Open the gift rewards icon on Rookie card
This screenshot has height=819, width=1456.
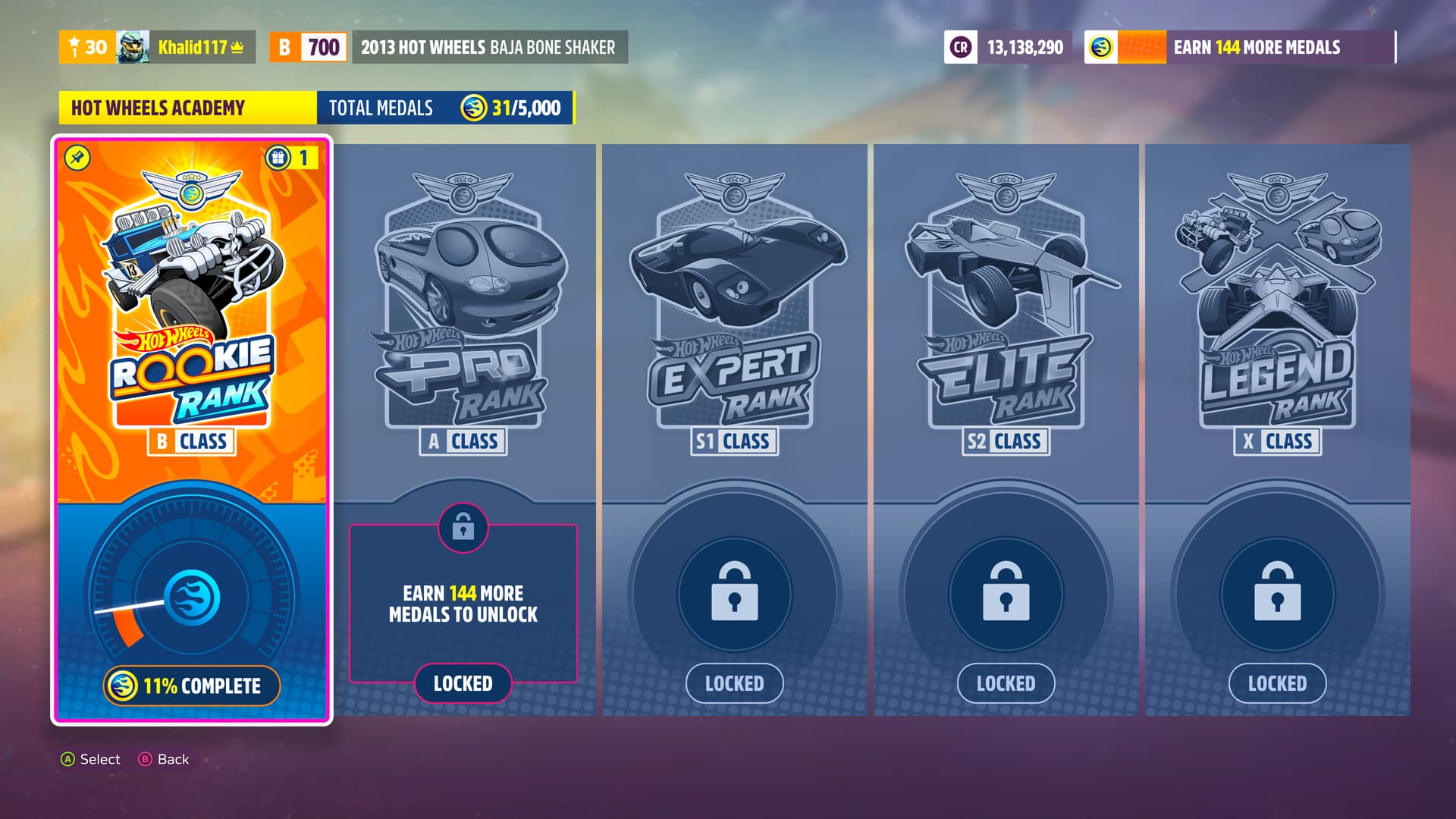tap(278, 158)
